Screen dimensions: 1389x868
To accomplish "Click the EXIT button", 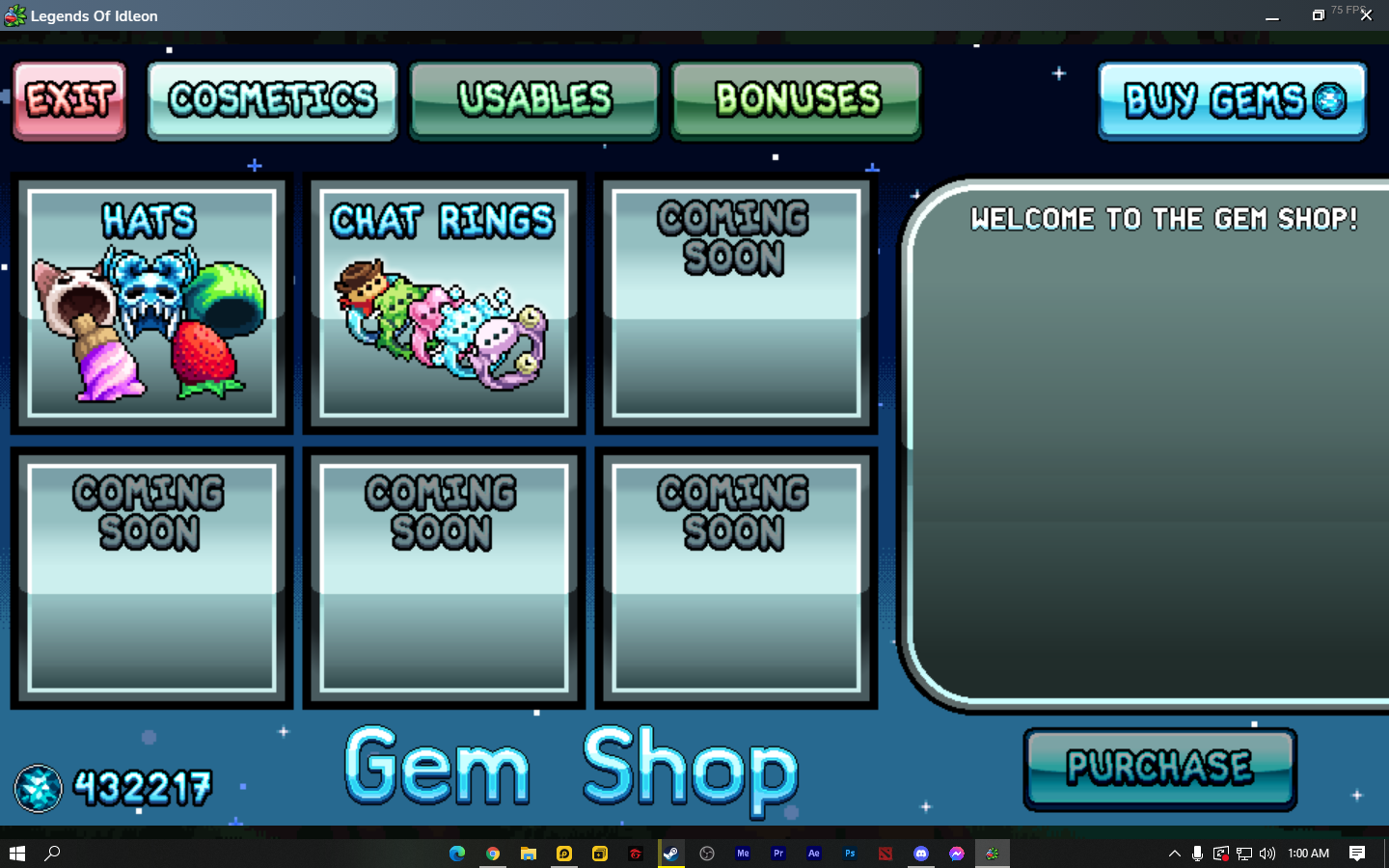I will pyautogui.click(x=68, y=99).
